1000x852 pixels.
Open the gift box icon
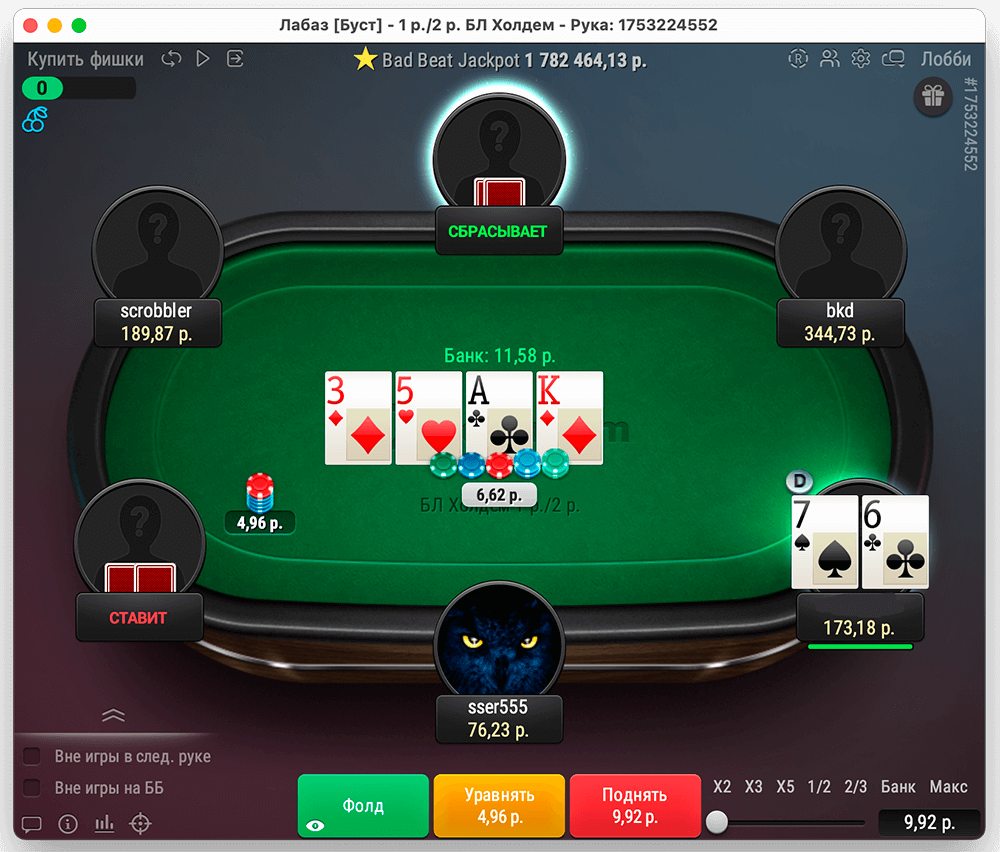pyautogui.click(x=933, y=96)
